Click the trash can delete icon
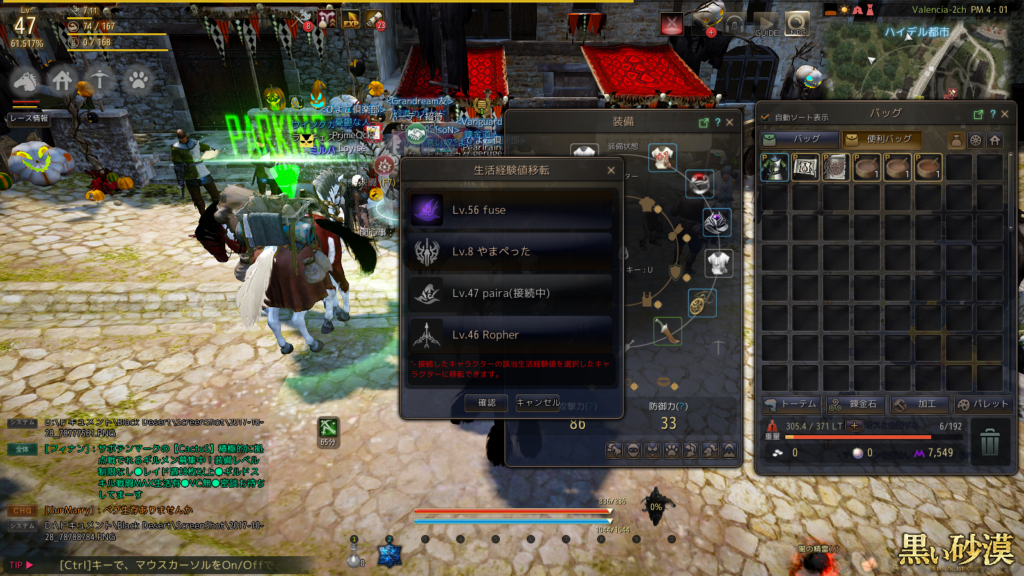Screen dimensions: 1024x576 pyautogui.click(x=989, y=443)
